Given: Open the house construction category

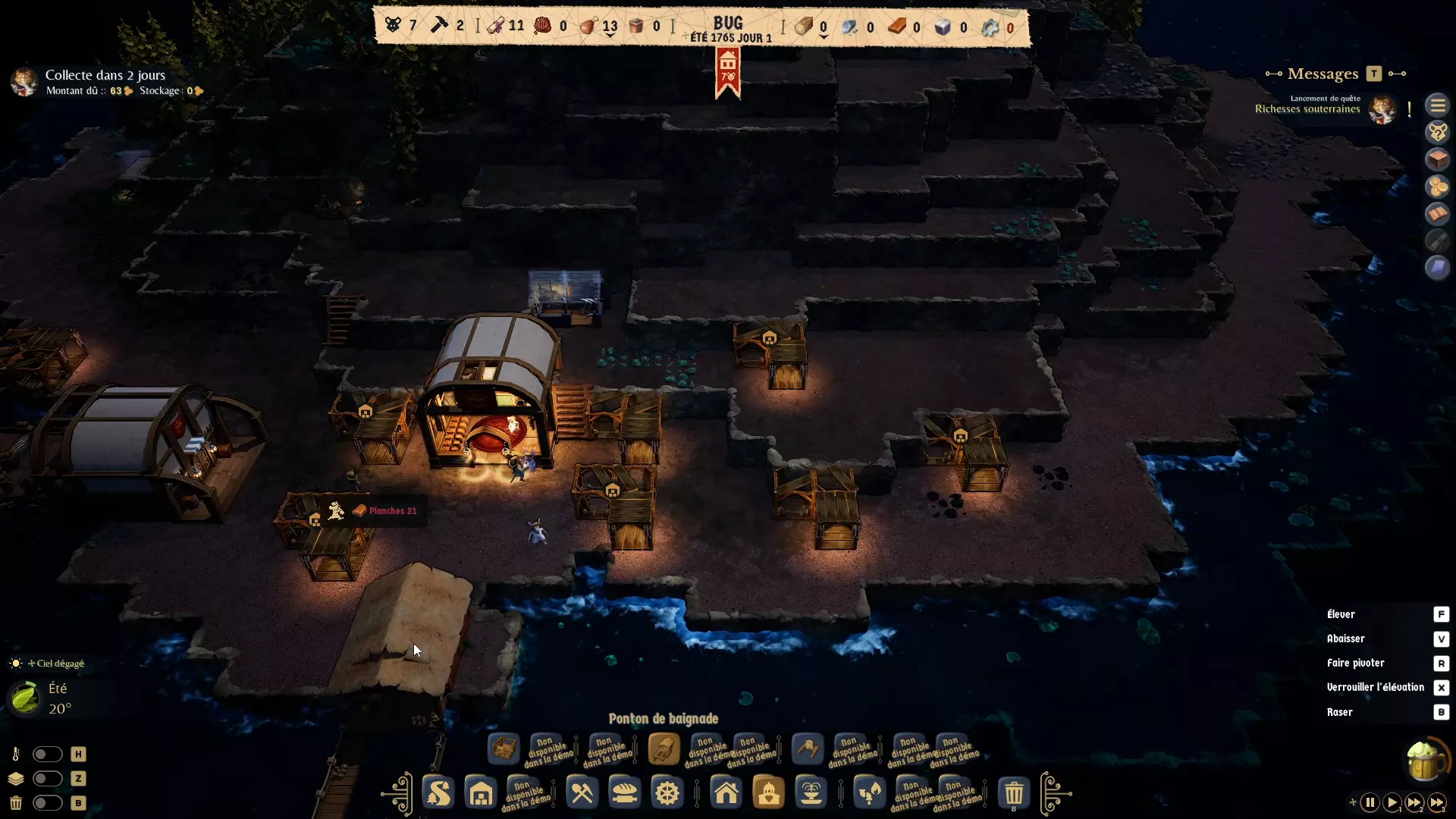Looking at the screenshot, I should (x=726, y=793).
